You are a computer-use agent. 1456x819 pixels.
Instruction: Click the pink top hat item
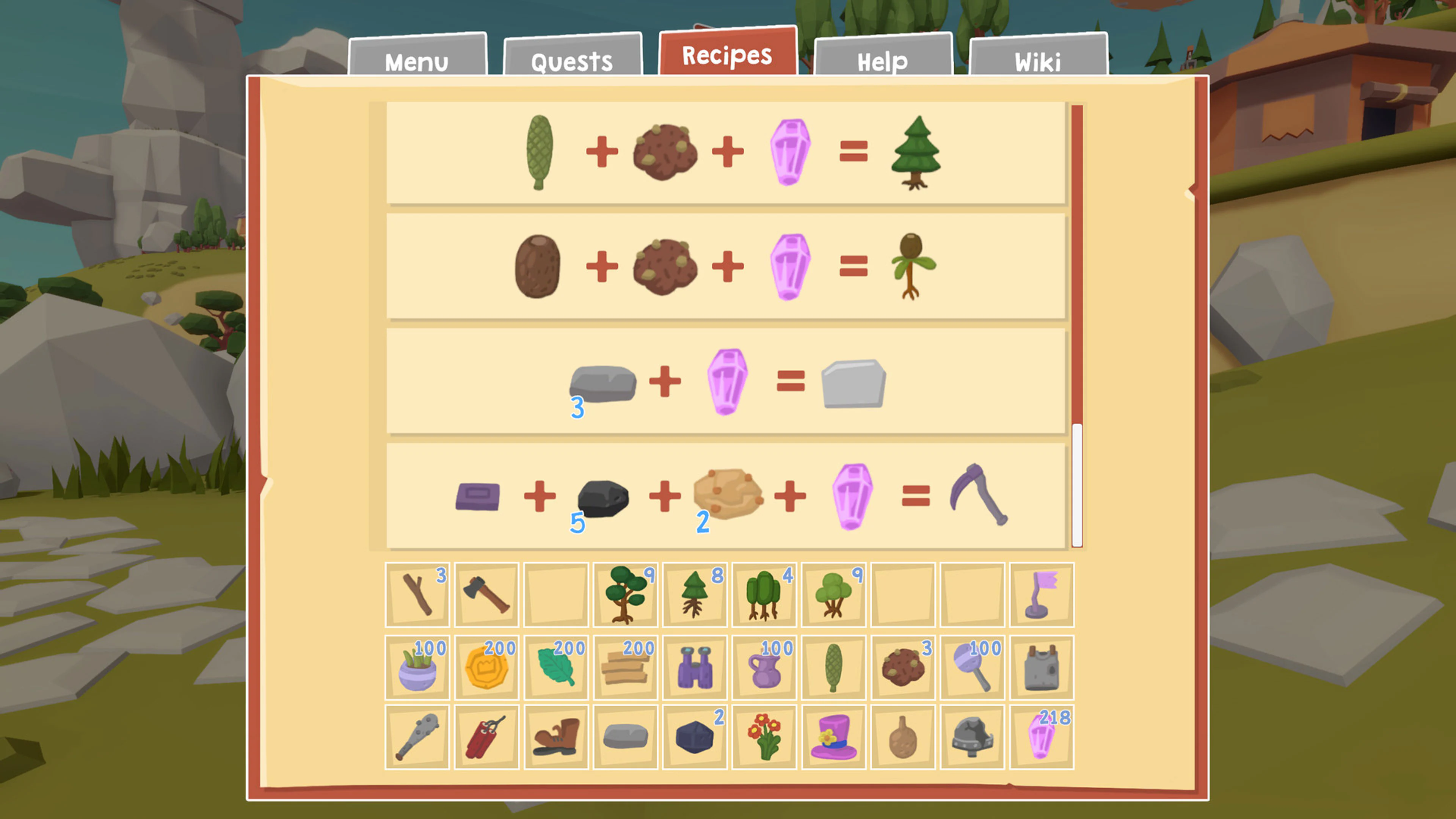click(833, 739)
